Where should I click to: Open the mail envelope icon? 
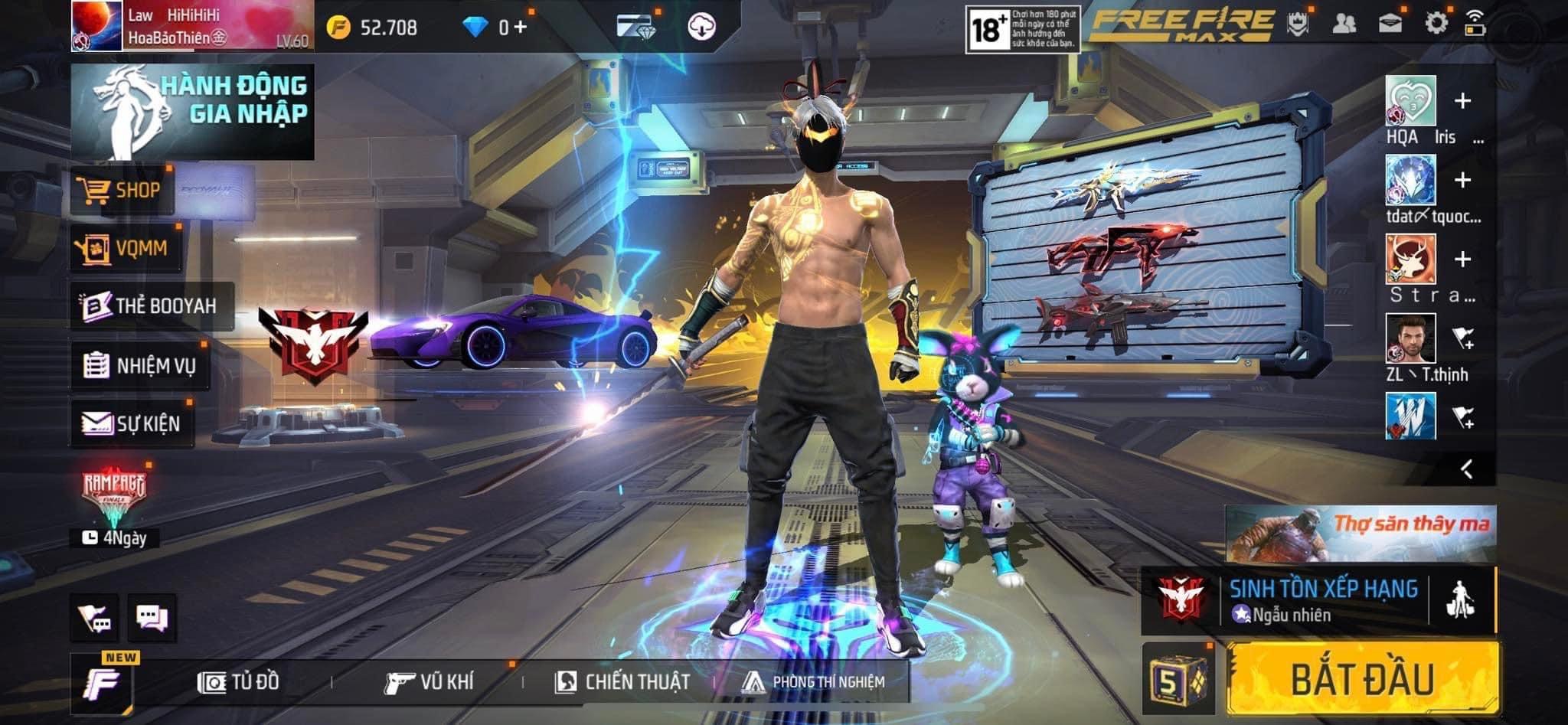tap(1390, 23)
